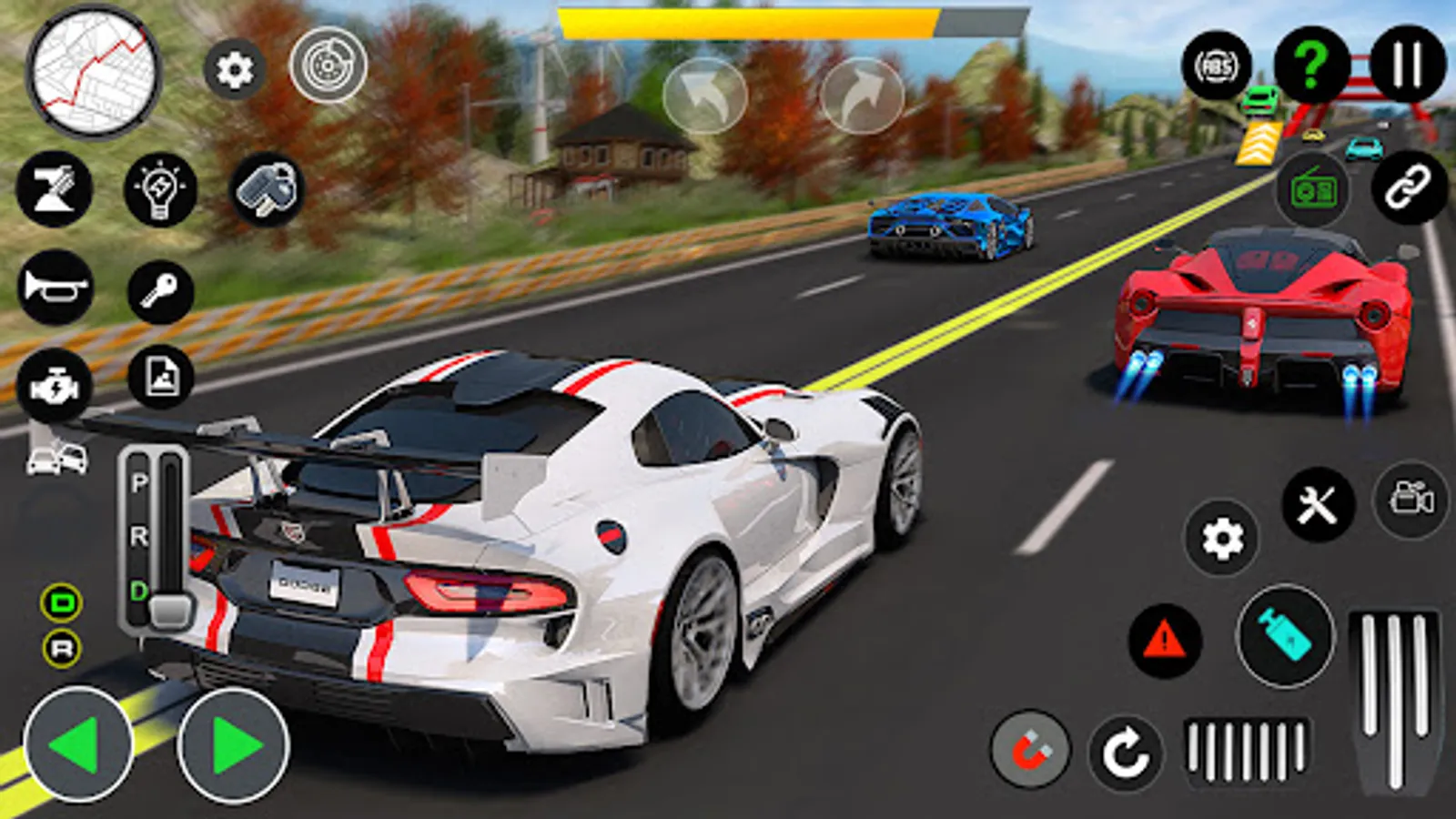
Task: Sound the horn
Action: tap(55, 288)
